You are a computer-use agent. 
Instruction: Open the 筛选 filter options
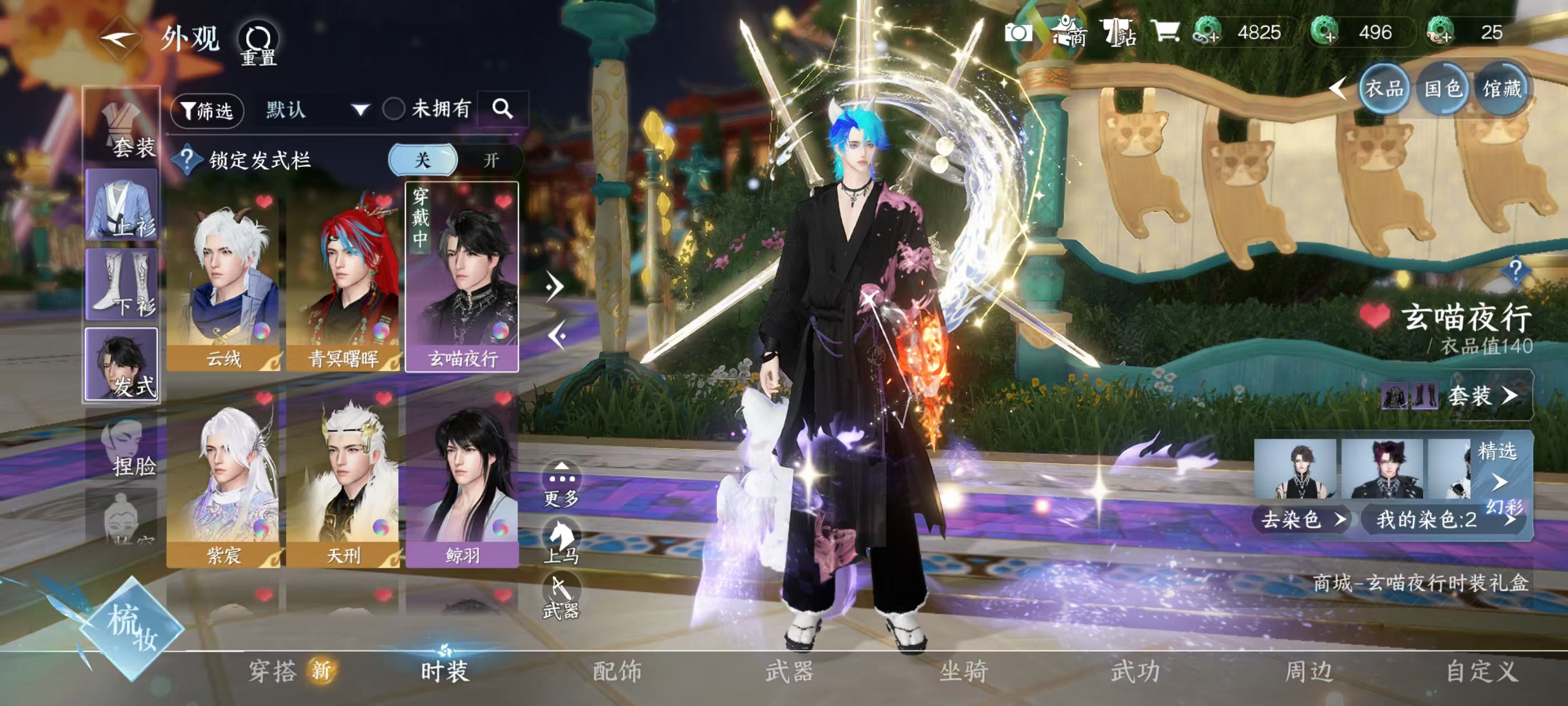[x=207, y=111]
